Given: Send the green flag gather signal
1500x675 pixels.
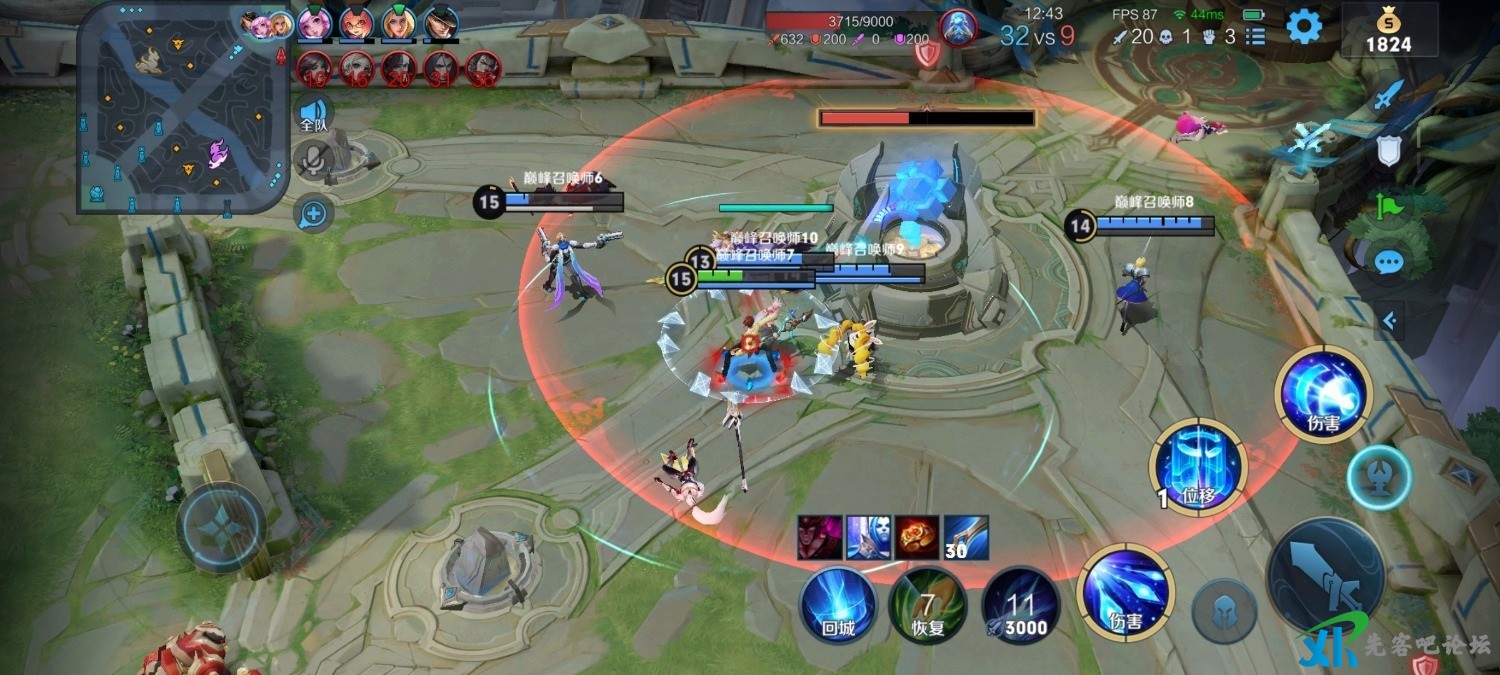Looking at the screenshot, I should (1388, 207).
